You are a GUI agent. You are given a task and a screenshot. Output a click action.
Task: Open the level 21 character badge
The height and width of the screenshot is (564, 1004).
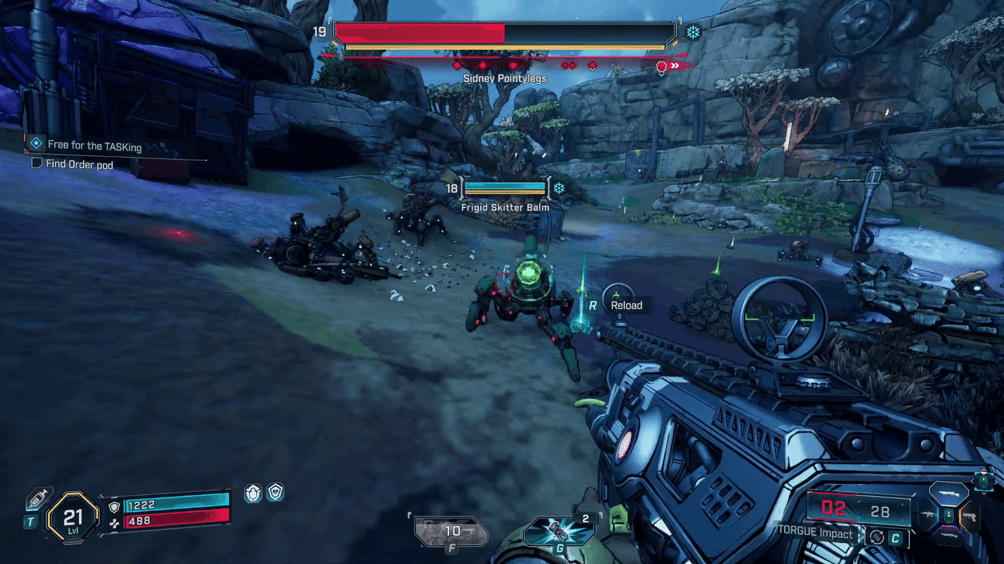point(72,518)
